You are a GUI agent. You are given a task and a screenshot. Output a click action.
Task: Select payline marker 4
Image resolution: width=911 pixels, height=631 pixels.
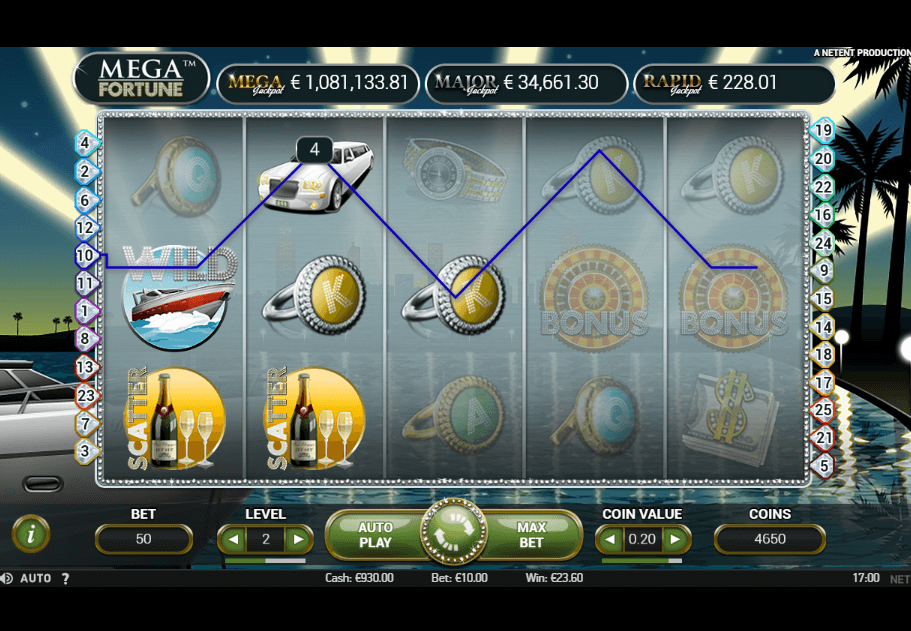click(x=84, y=143)
